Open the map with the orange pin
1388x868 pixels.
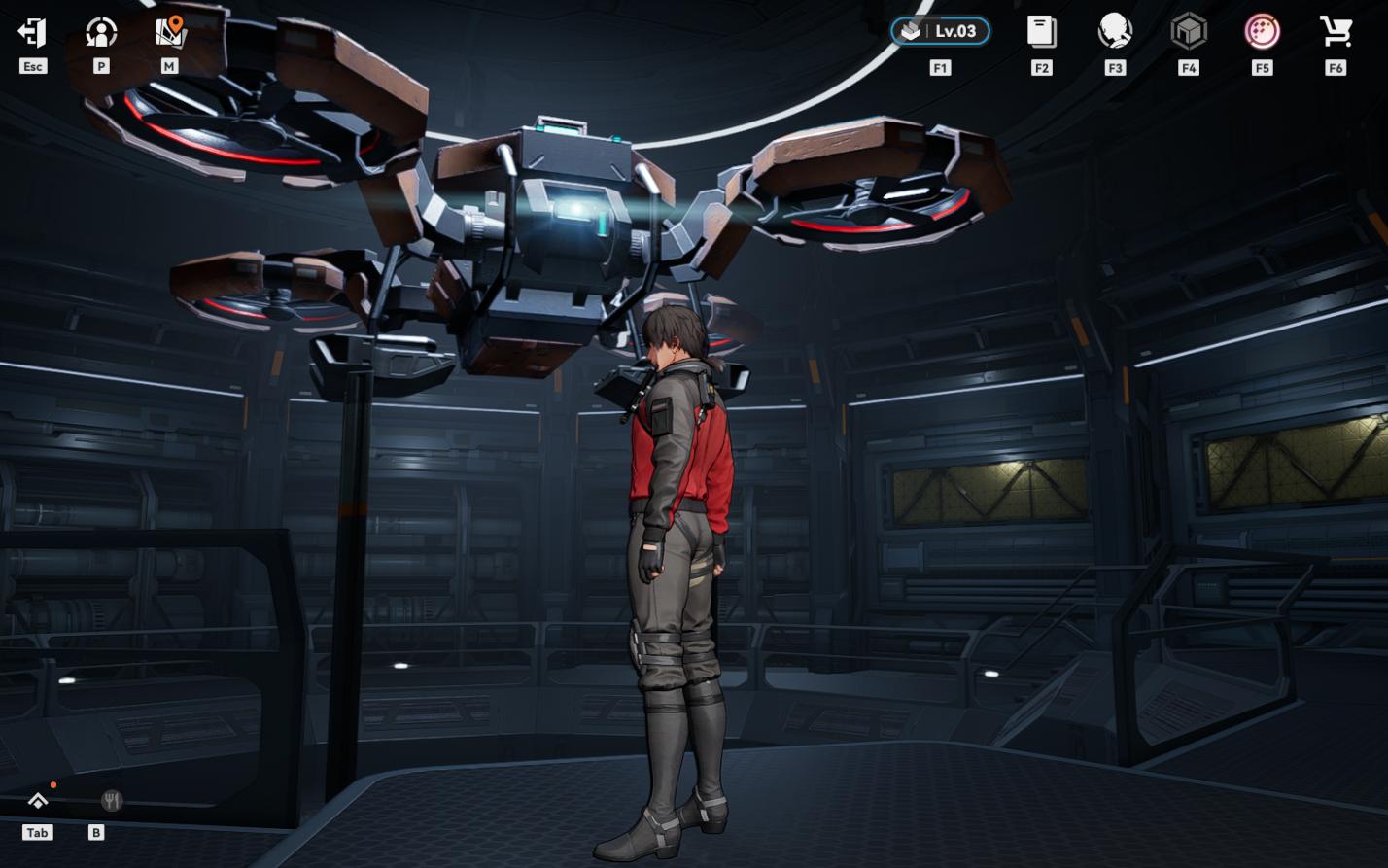click(x=170, y=32)
